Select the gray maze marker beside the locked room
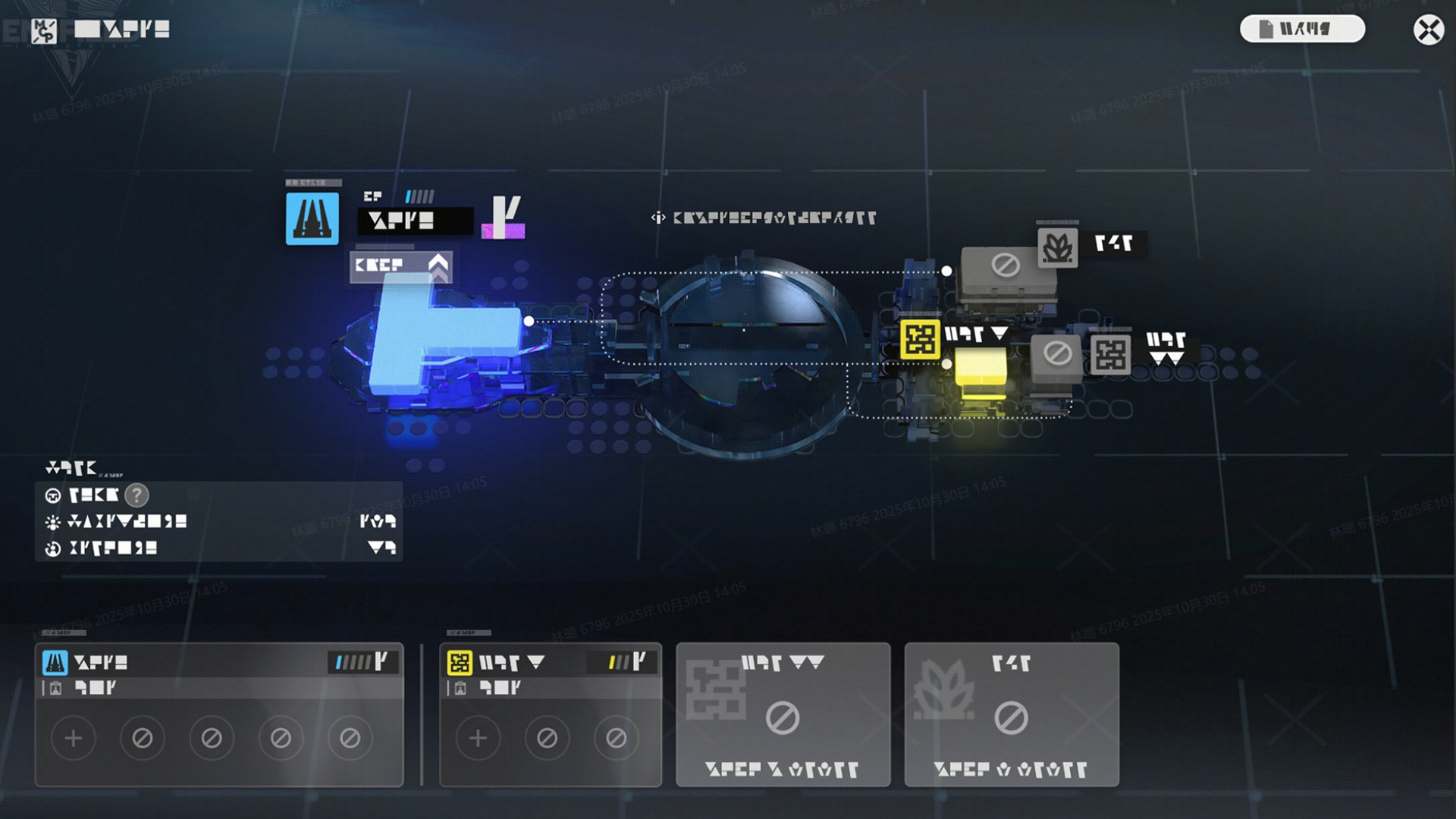The image size is (1456, 819). pos(1110,354)
